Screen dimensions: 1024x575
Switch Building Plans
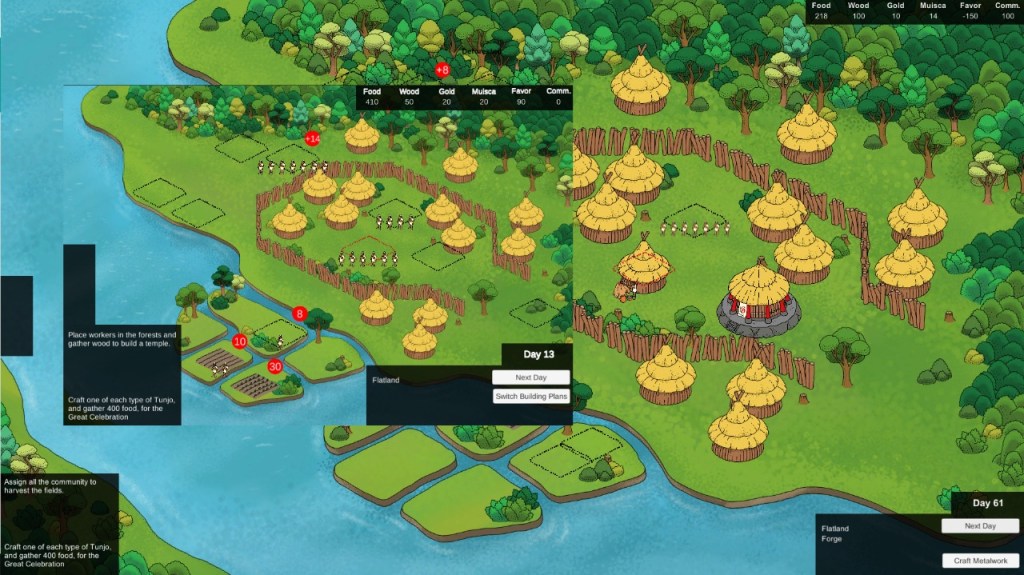pyautogui.click(x=531, y=397)
